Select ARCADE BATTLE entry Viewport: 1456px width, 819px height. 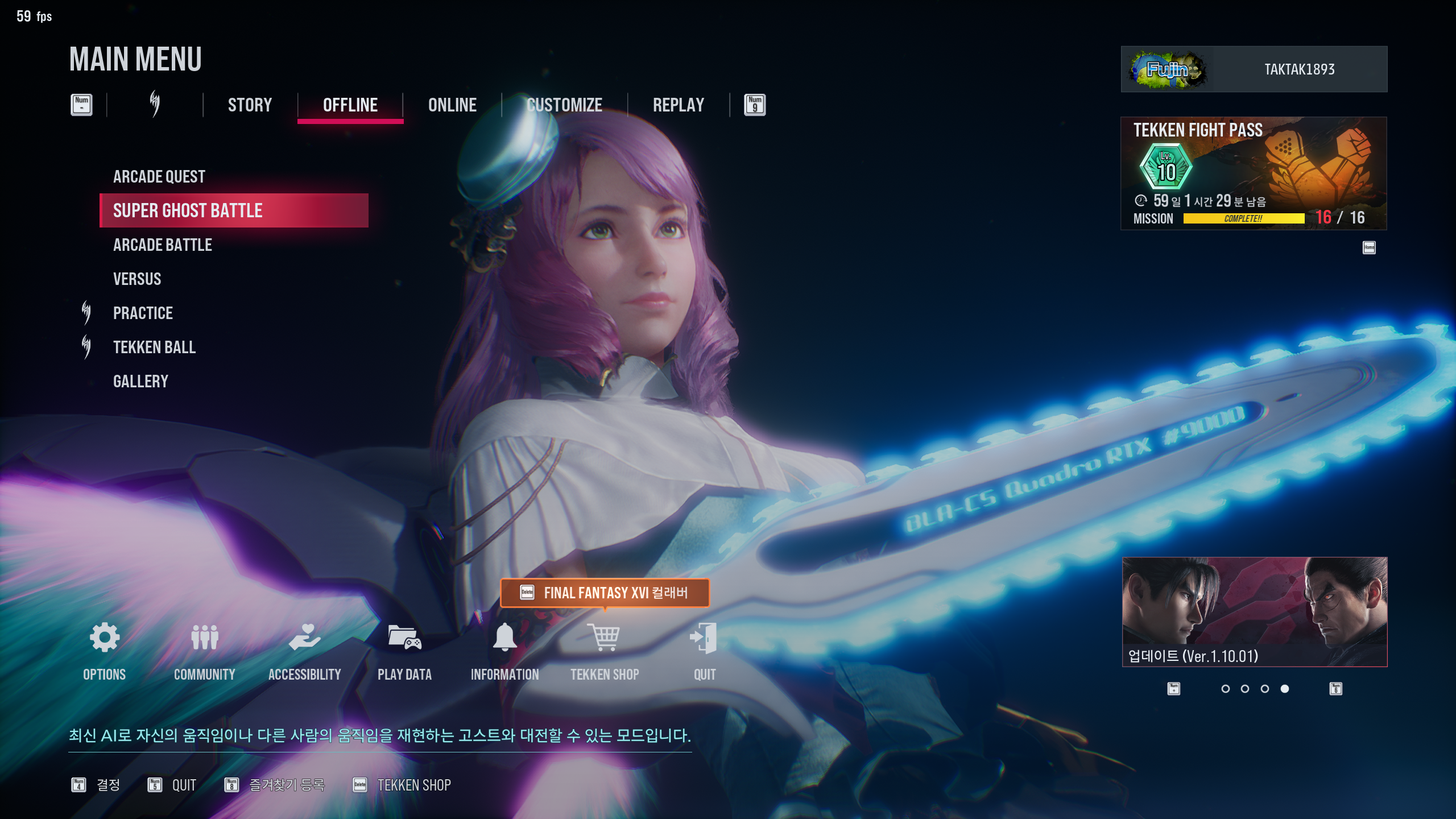(163, 245)
